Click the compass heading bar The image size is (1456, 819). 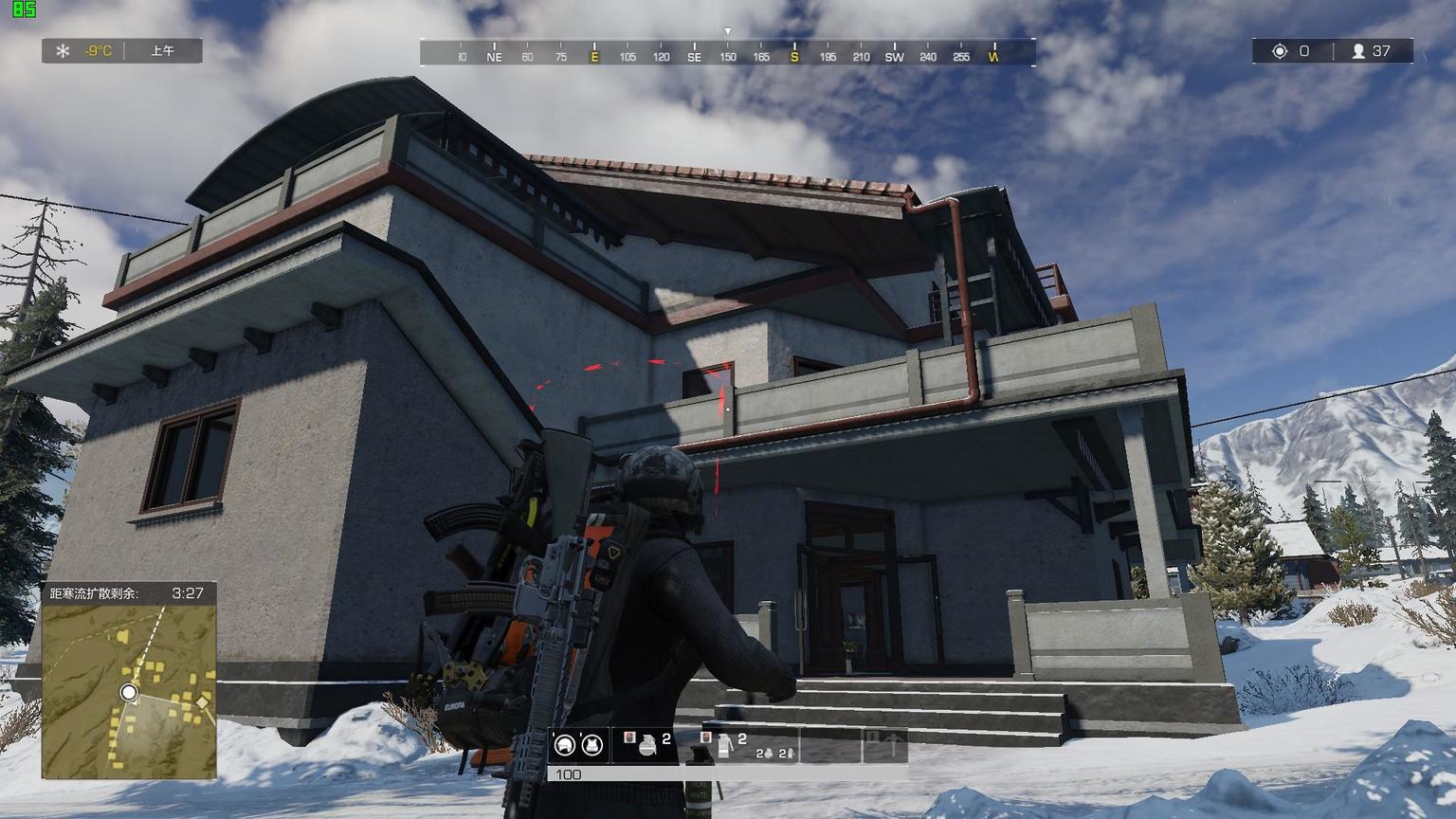tap(727, 53)
